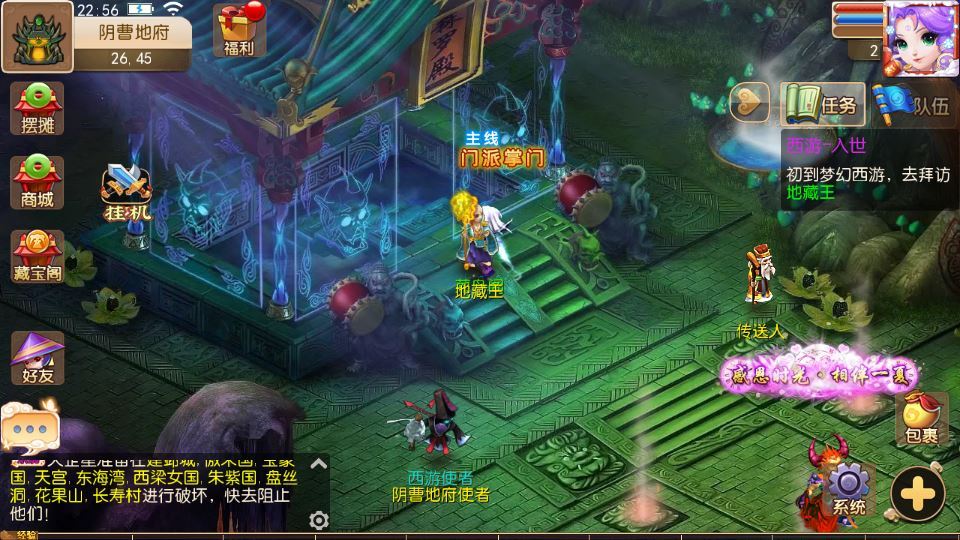The image size is (960, 540).
Task: Open chat settings gear icon
Action: (319, 520)
